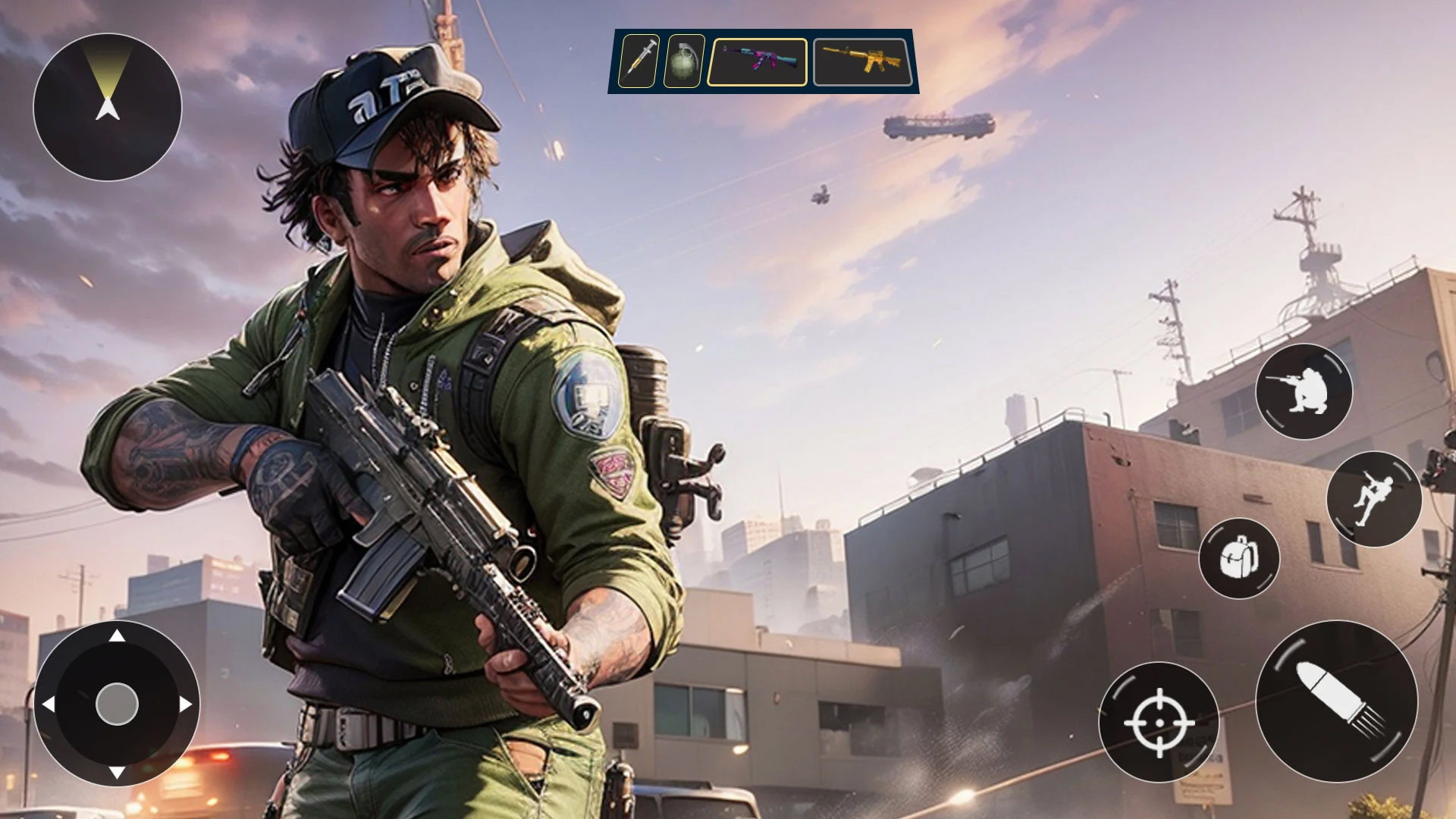This screenshot has height=819, width=1456.
Task: Fire with the bullet button
Action: [1336, 701]
